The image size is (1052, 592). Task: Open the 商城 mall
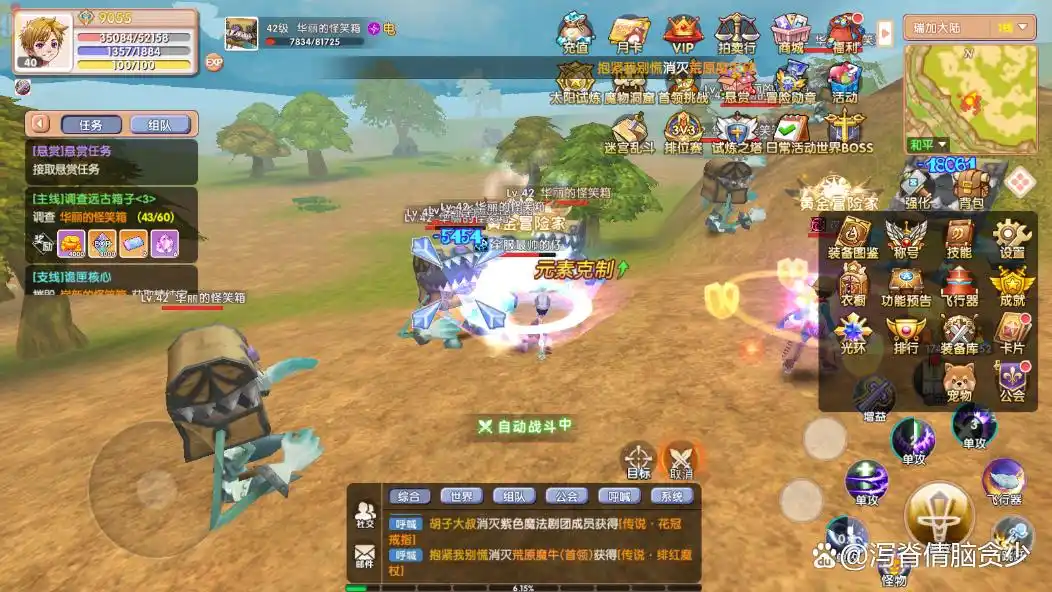click(790, 33)
